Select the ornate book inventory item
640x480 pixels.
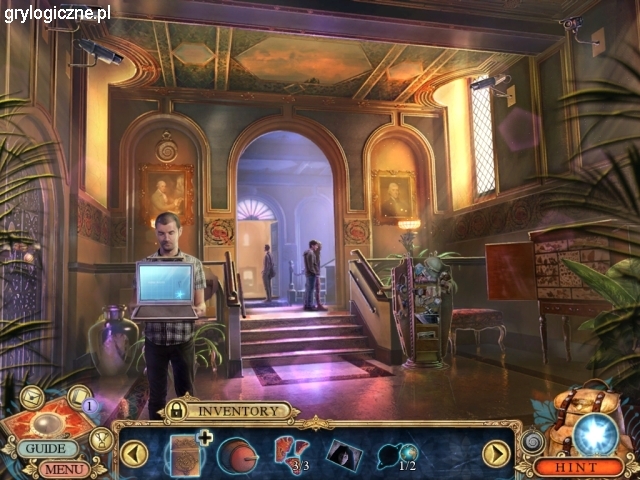click(185, 452)
